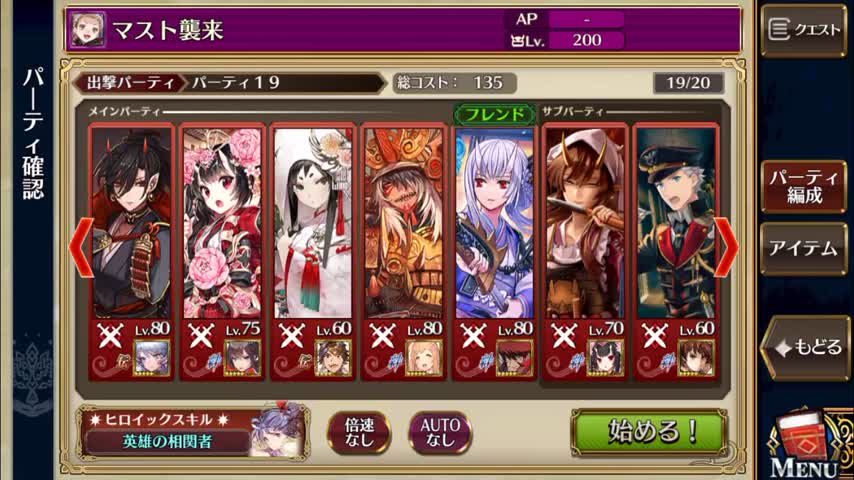Open the クエスト quest menu
The height and width of the screenshot is (480, 854).
point(803,30)
